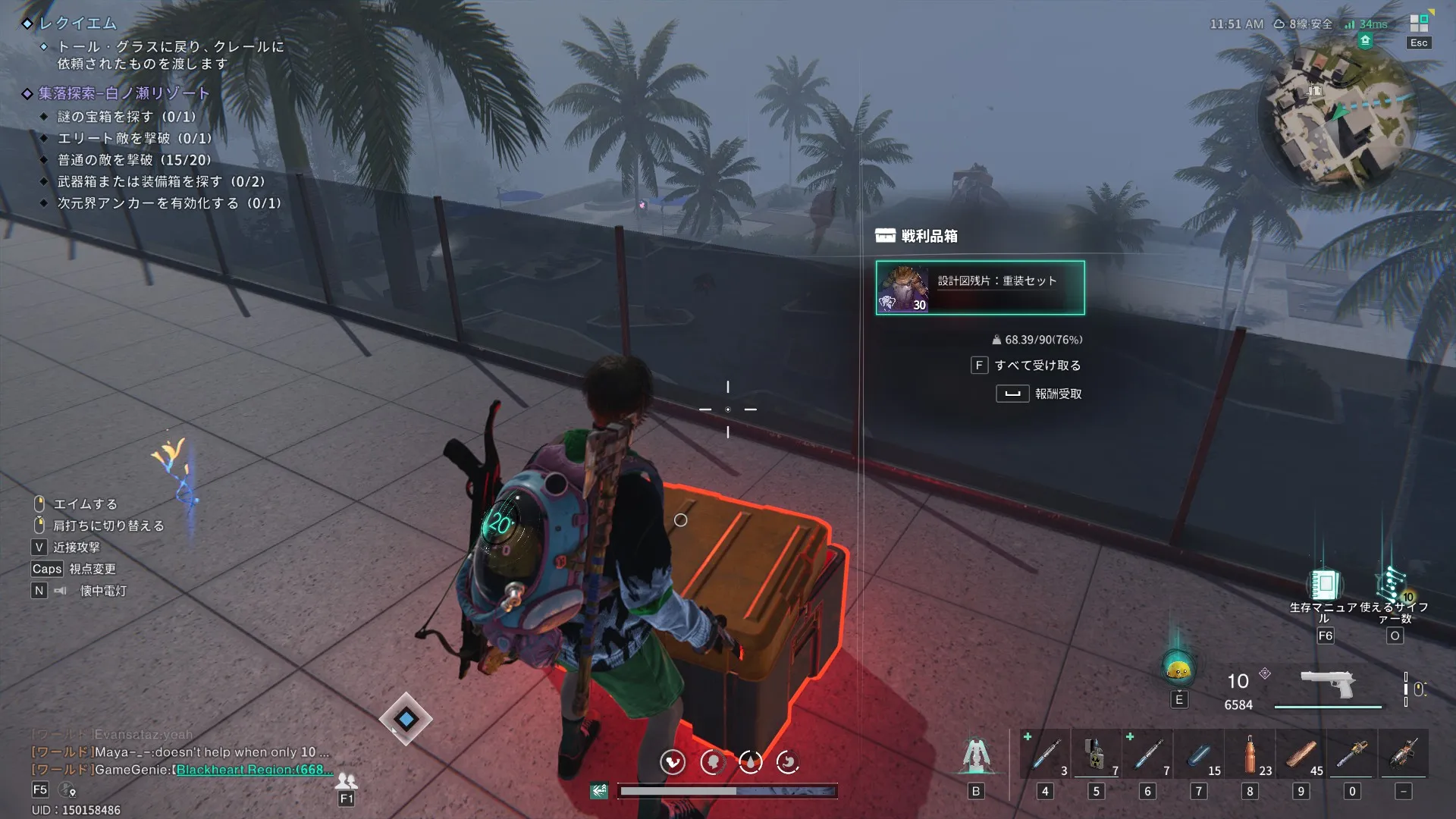
Task: Equip the chainsaw hotbar tool
Action: coord(1352,754)
